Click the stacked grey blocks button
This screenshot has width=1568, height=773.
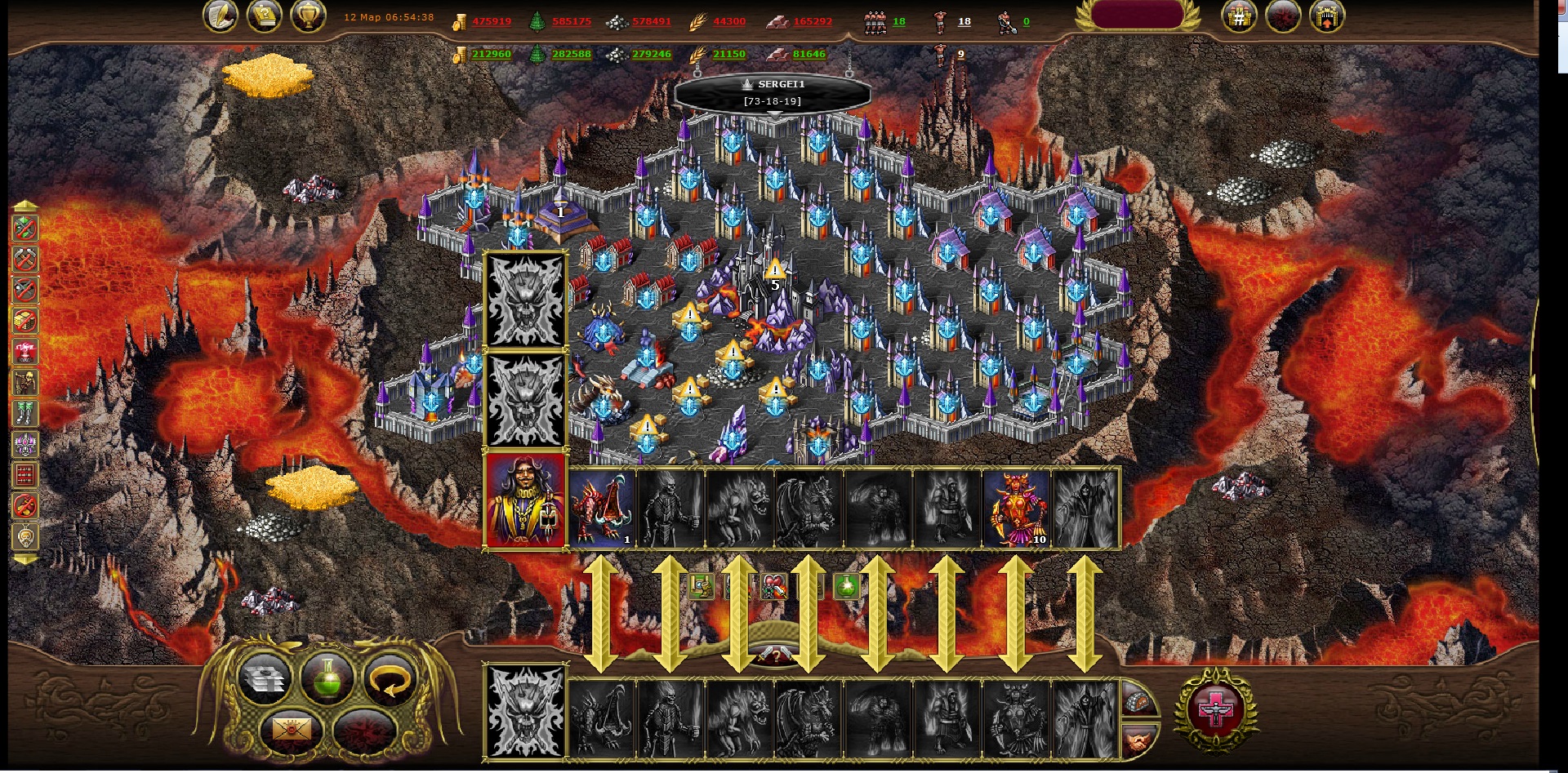(264, 679)
